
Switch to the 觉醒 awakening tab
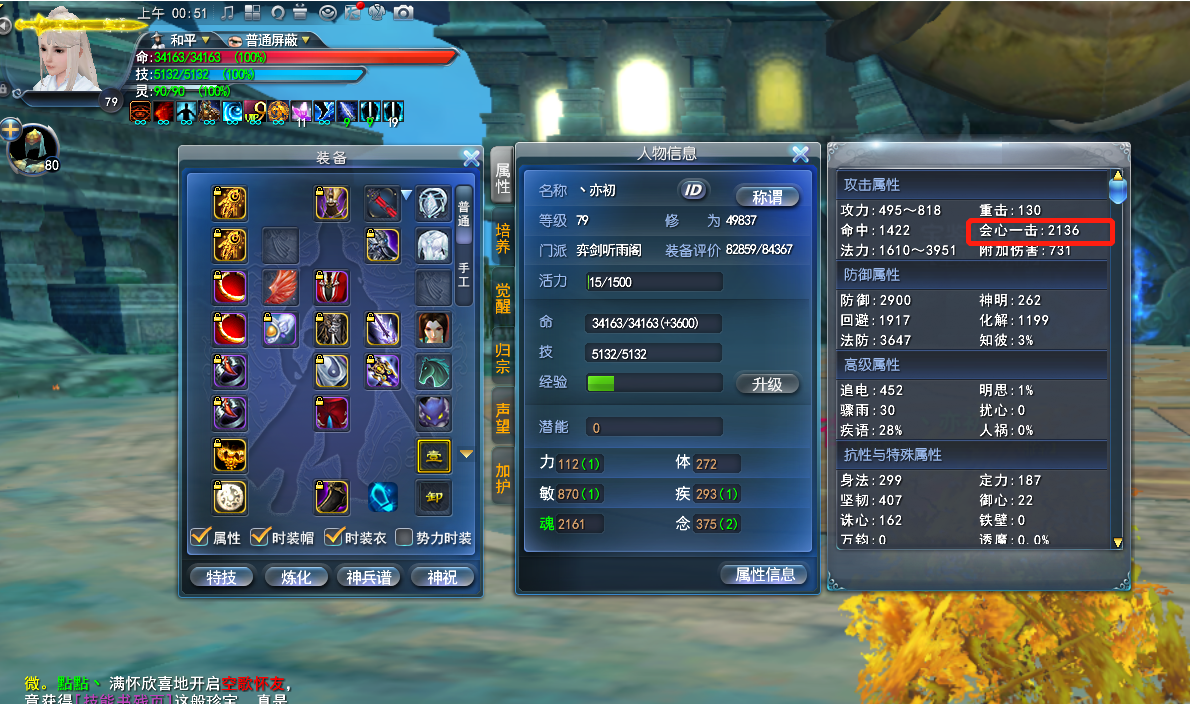click(x=502, y=298)
